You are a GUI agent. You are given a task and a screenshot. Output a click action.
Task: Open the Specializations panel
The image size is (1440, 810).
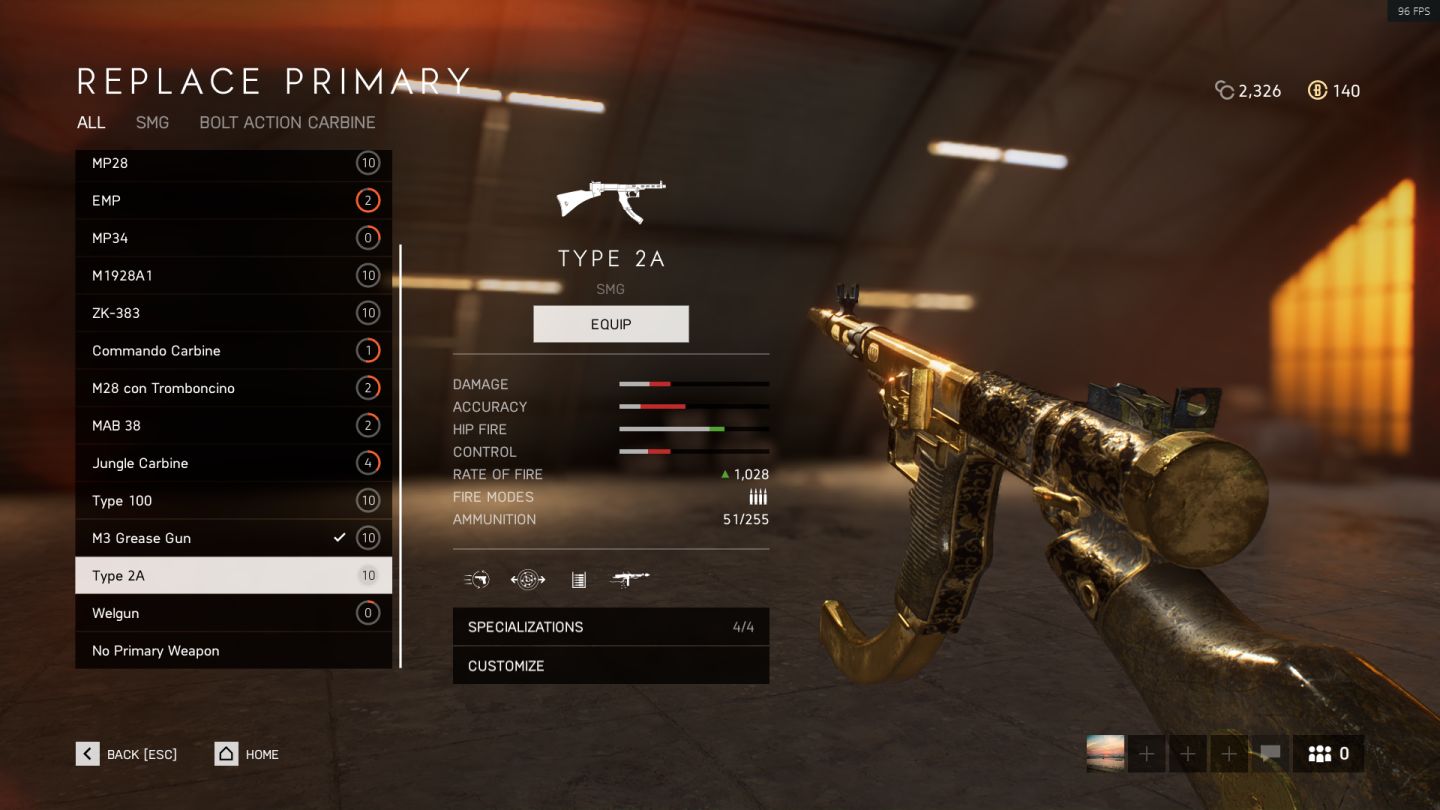tap(611, 627)
